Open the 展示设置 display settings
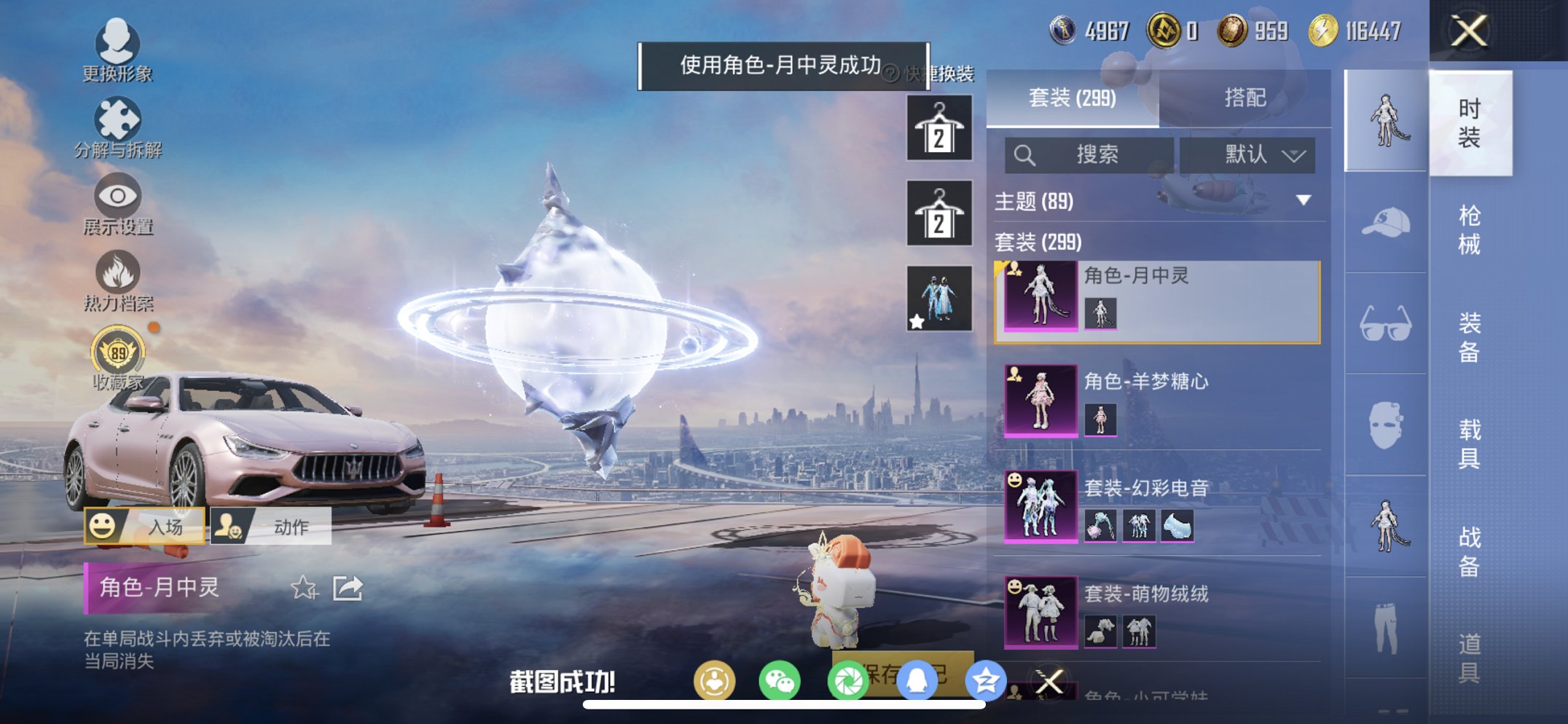Screen dimensions: 1568x724 click(x=117, y=197)
